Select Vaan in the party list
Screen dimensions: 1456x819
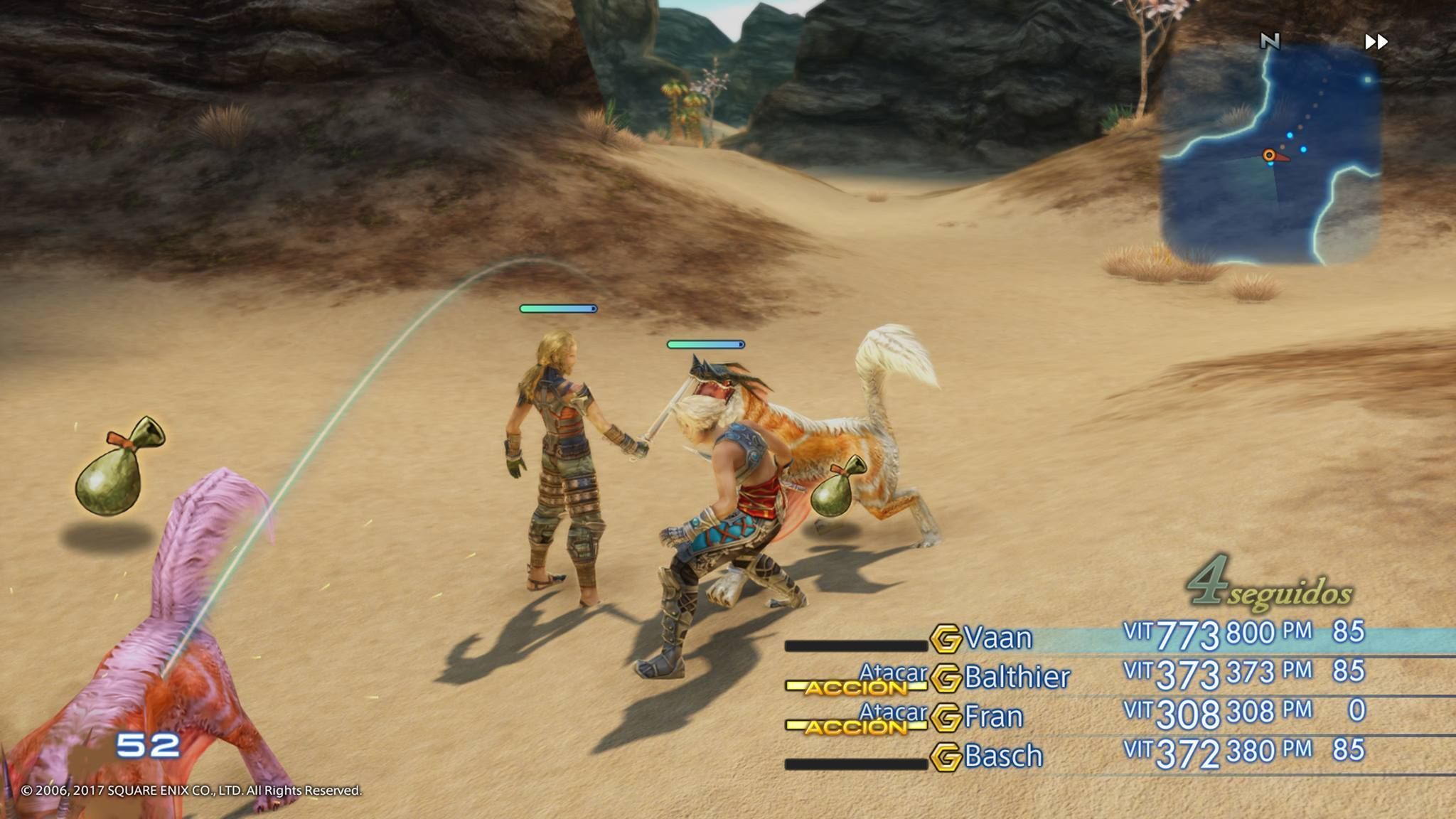click(999, 638)
